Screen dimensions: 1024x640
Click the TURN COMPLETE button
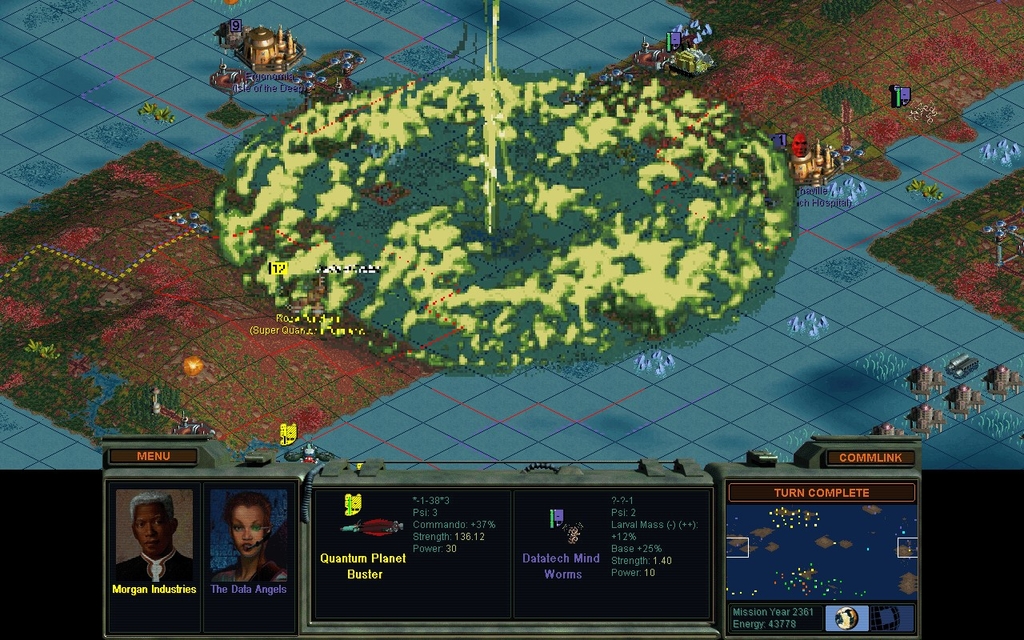coord(821,492)
